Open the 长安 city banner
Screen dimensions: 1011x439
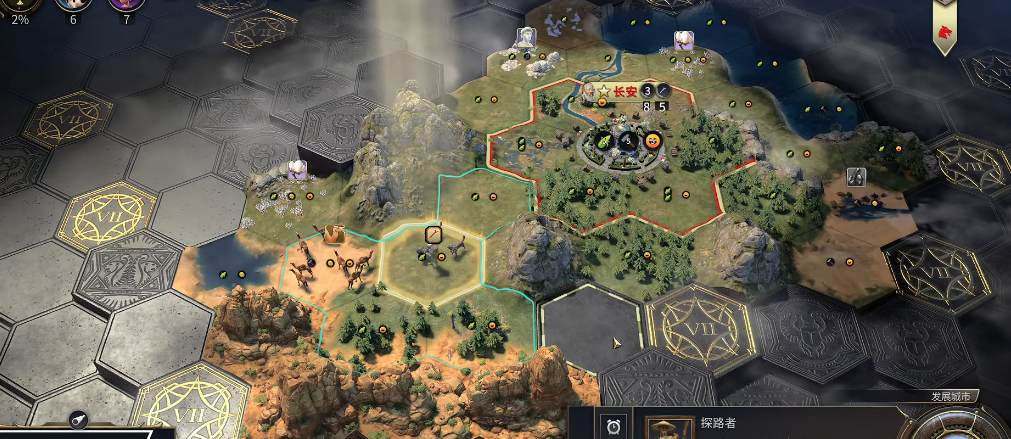[x=625, y=90]
